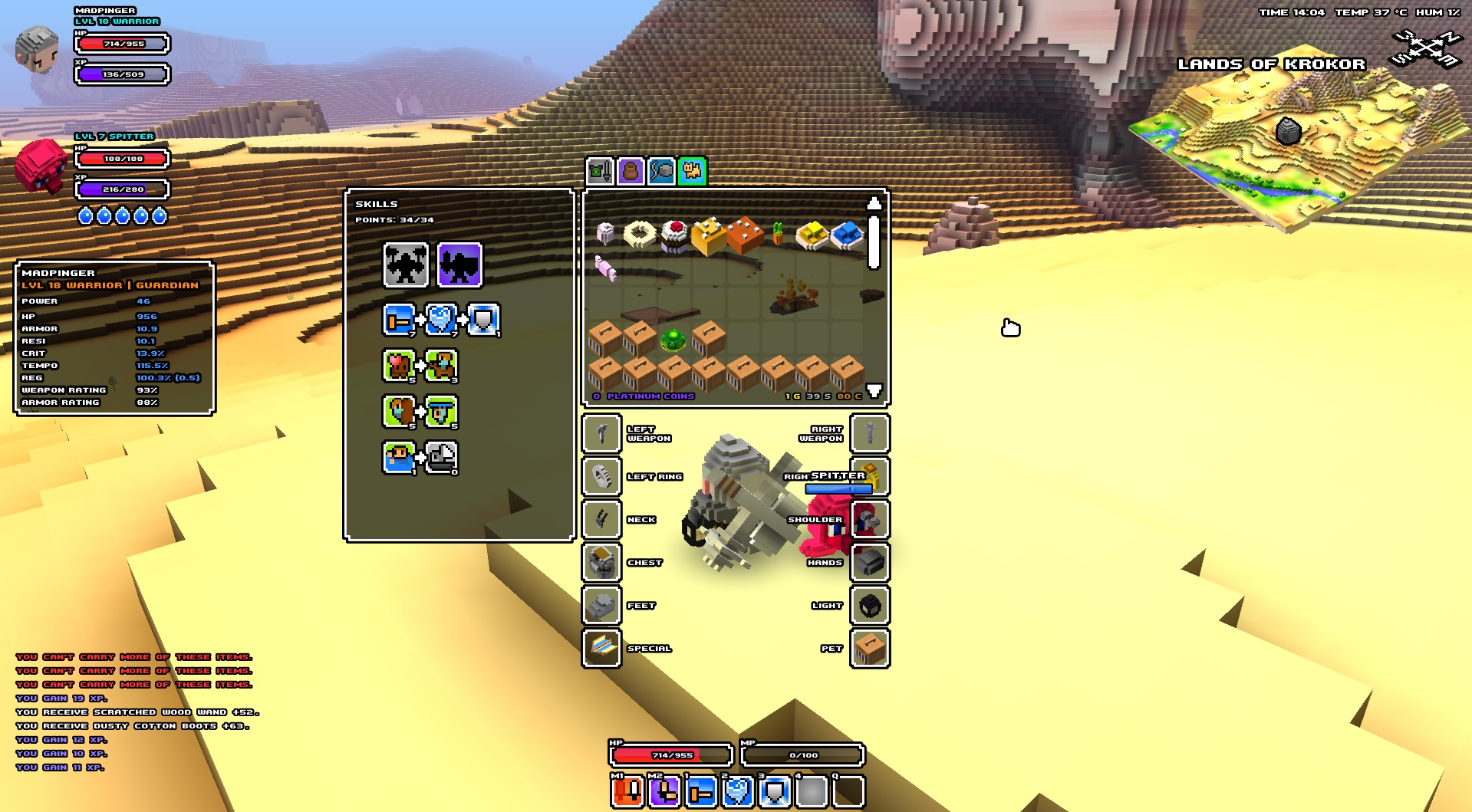Image resolution: width=1472 pixels, height=812 pixels.
Task: Pick the carrot in the inventory
Action: coord(778,233)
